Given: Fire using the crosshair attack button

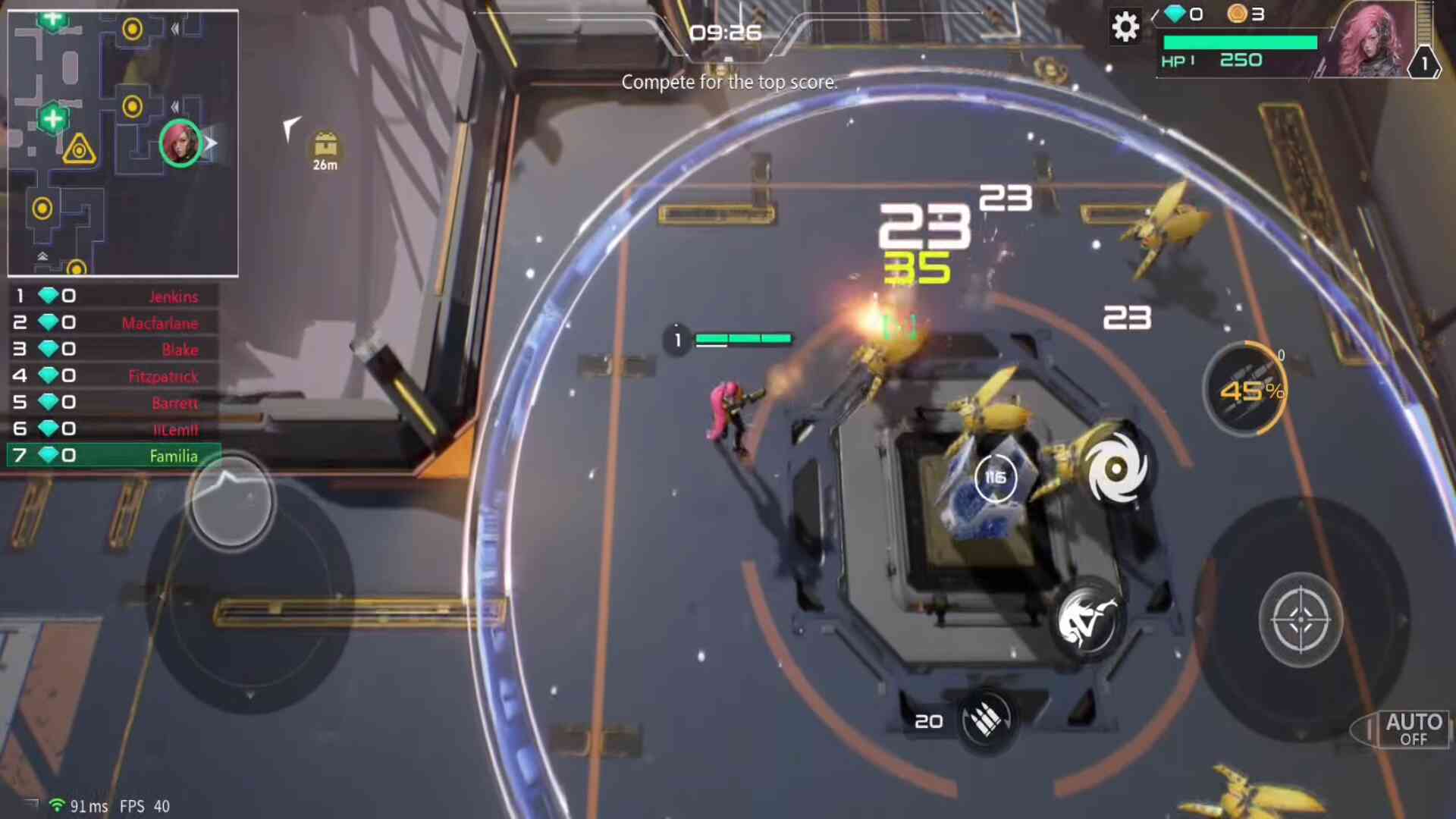Looking at the screenshot, I should [x=1301, y=620].
